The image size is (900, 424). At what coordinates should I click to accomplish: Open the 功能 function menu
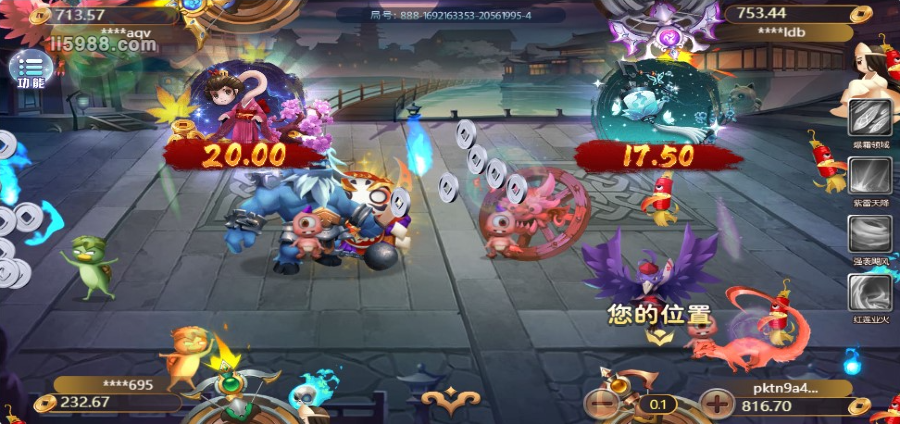coord(30,68)
